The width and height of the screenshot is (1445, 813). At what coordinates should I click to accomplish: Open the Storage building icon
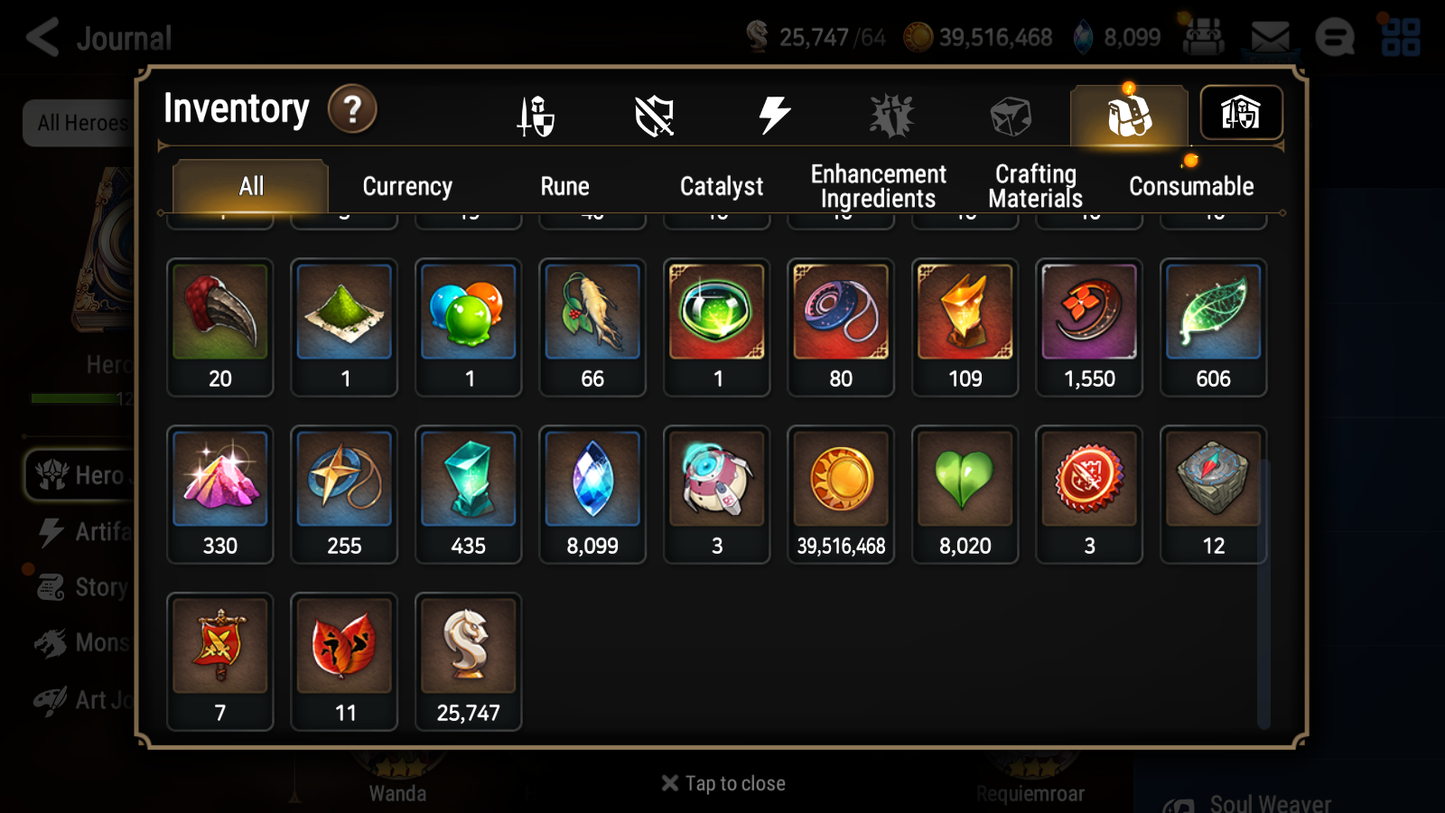[x=1240, y=113]
